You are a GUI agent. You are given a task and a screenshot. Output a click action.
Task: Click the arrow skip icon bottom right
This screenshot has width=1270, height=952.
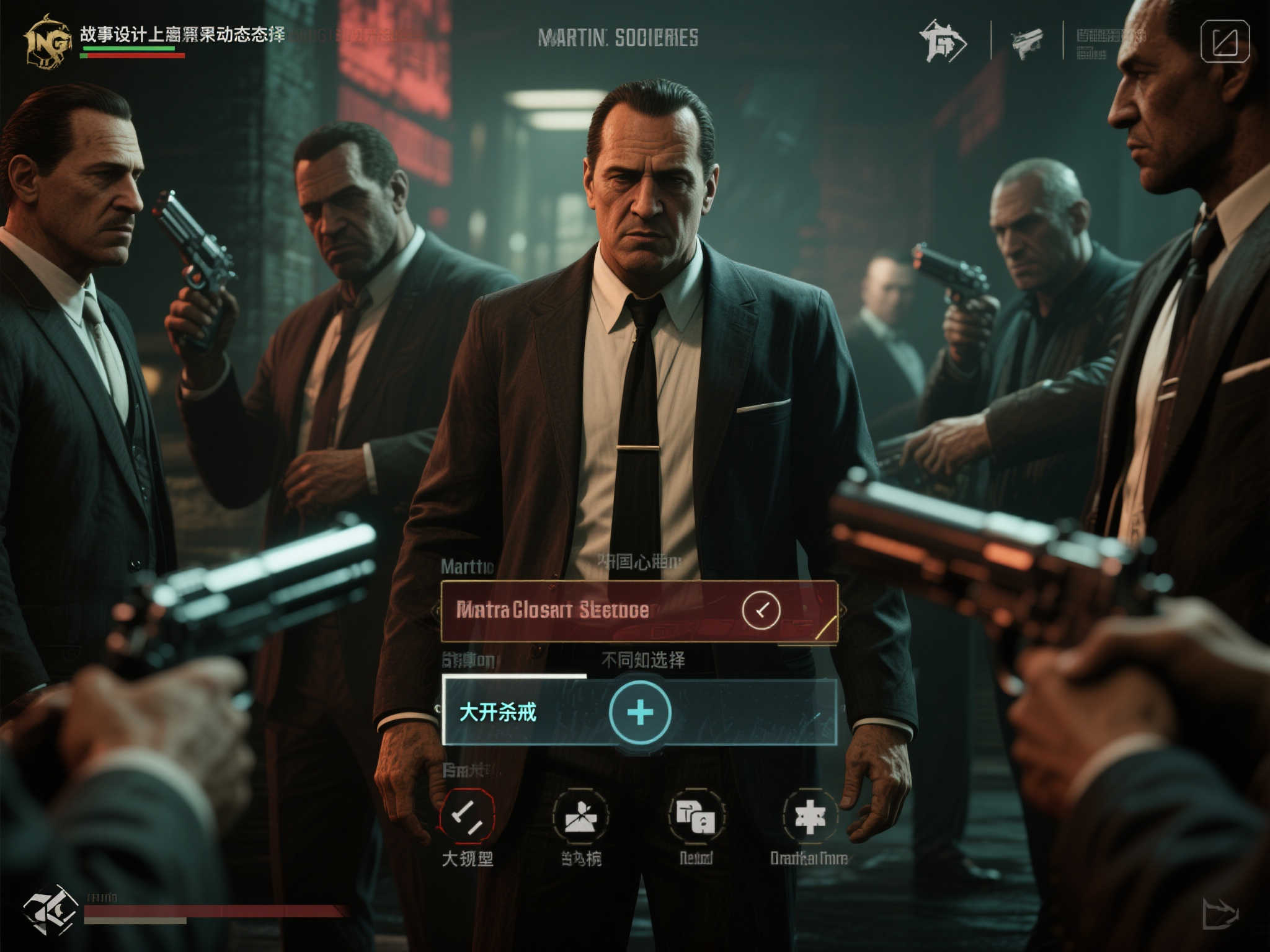(x=1220, y=914)
